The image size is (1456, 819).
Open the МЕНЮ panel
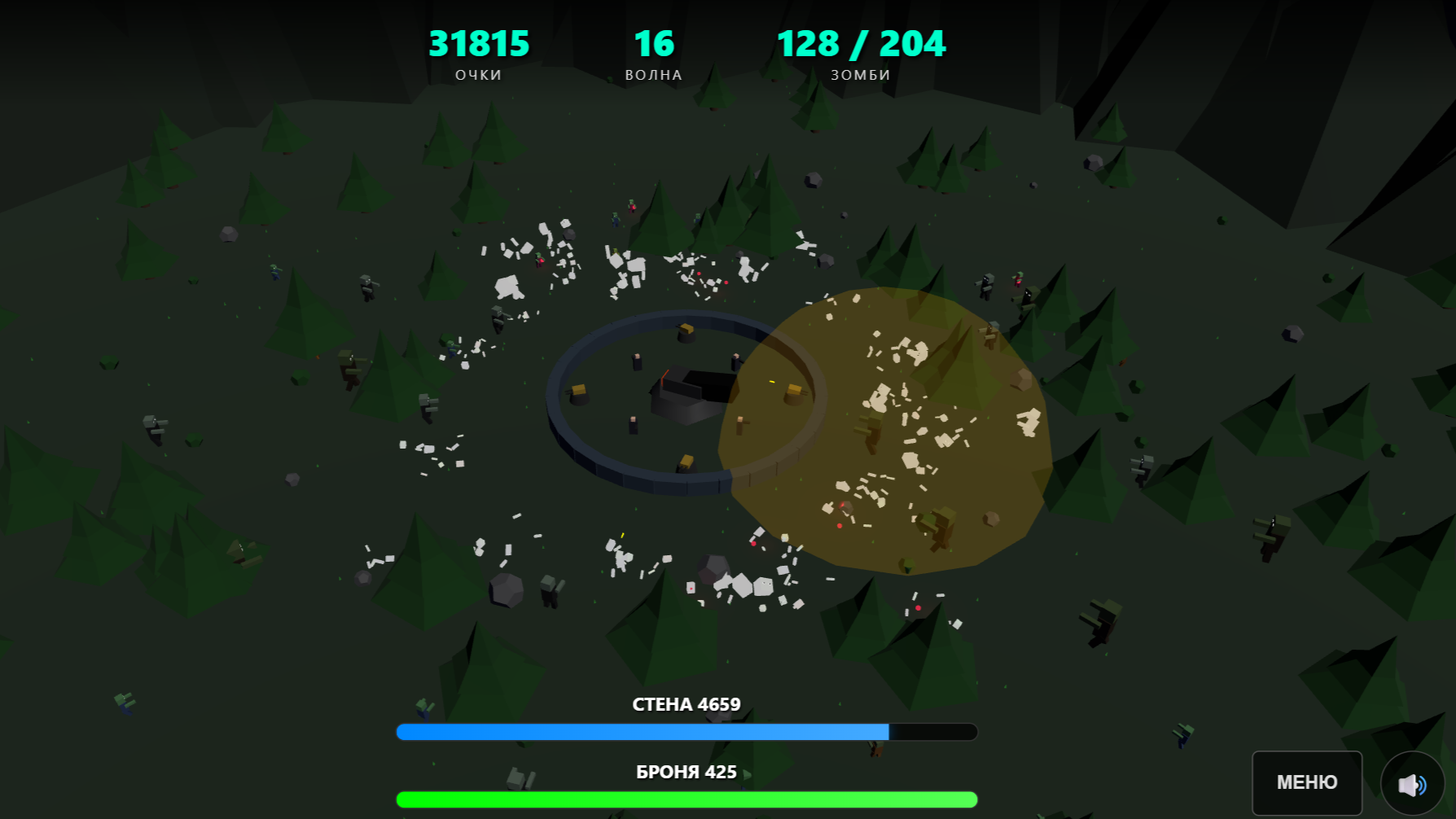[x=1306, y=782]
